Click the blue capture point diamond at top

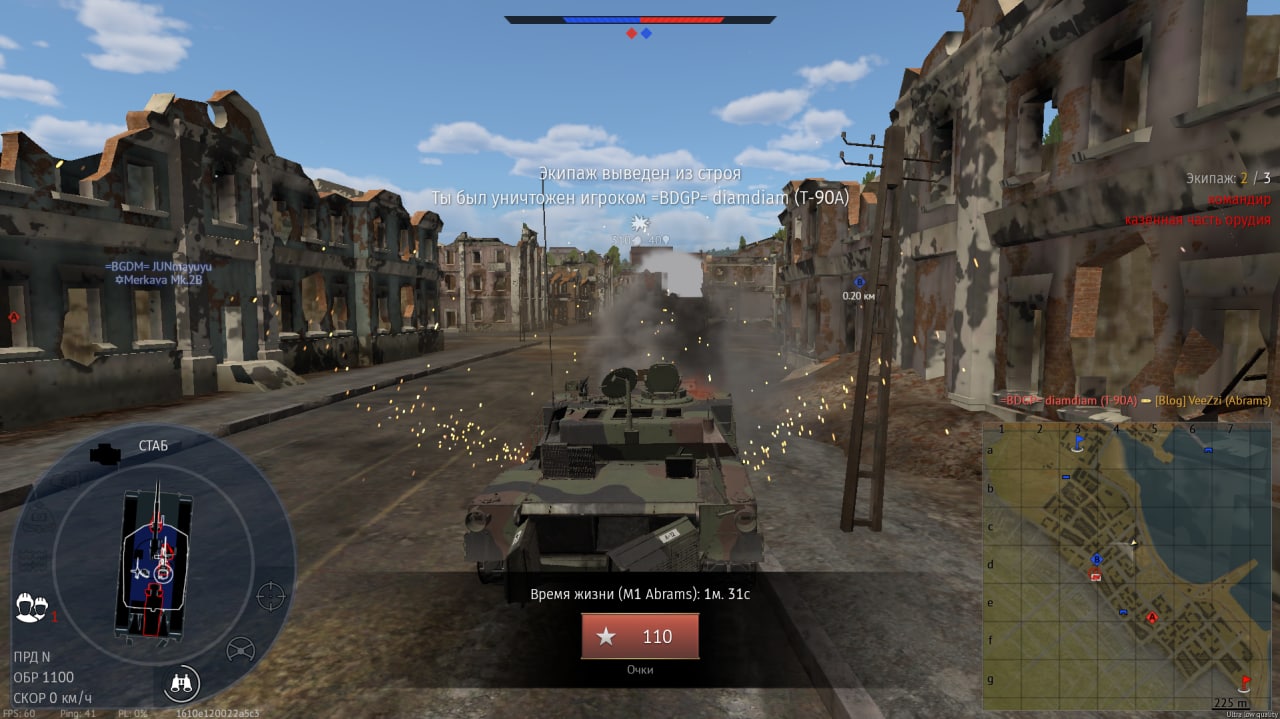[647, 34]
